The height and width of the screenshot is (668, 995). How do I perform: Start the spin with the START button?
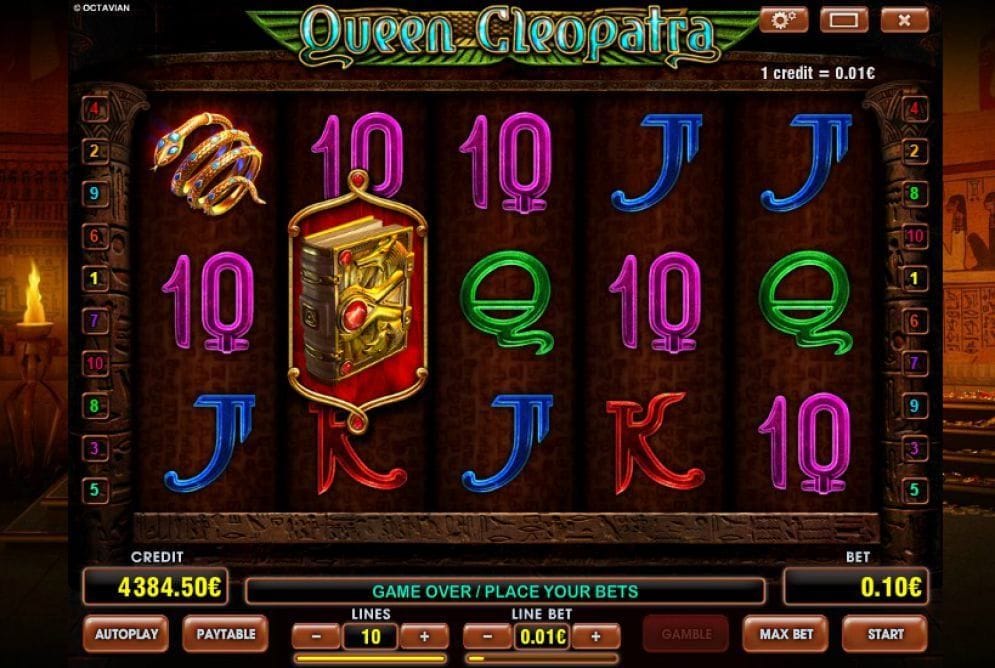click(885, 633)
